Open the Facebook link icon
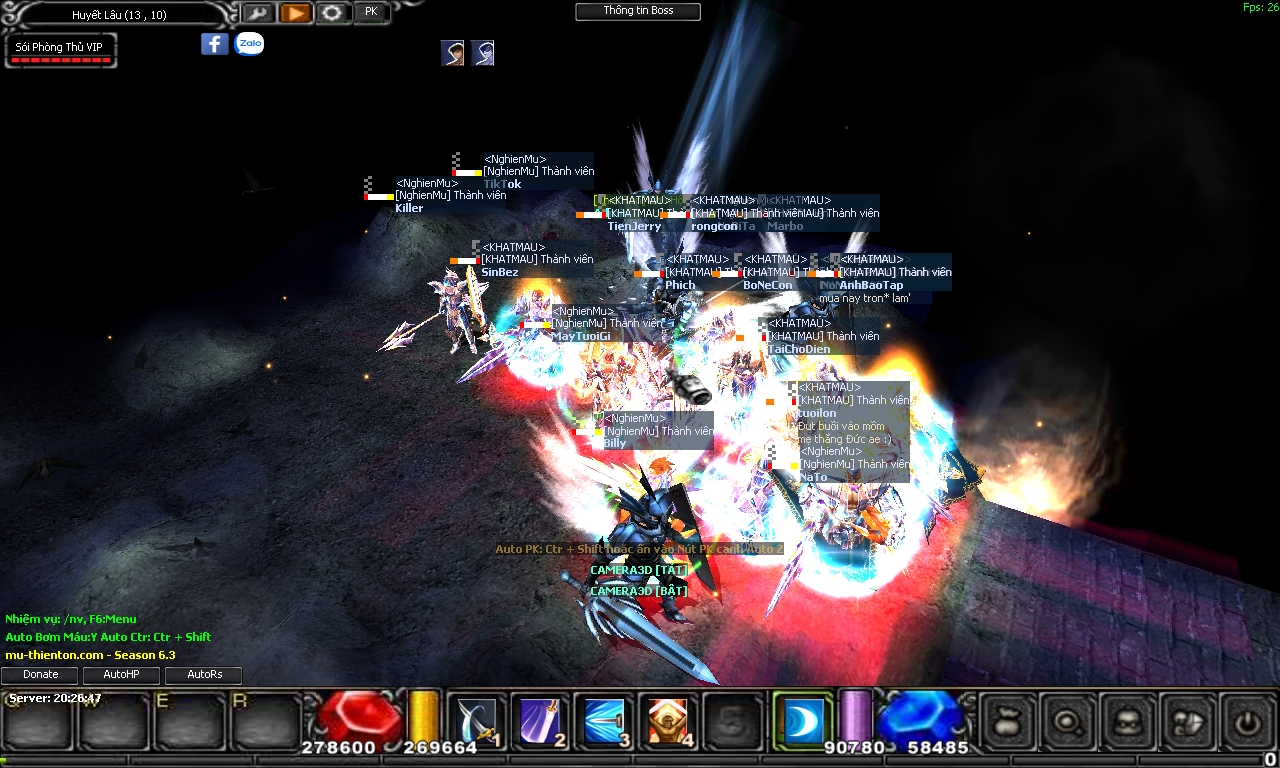The image size is (1280, 768). coord(215,44)
